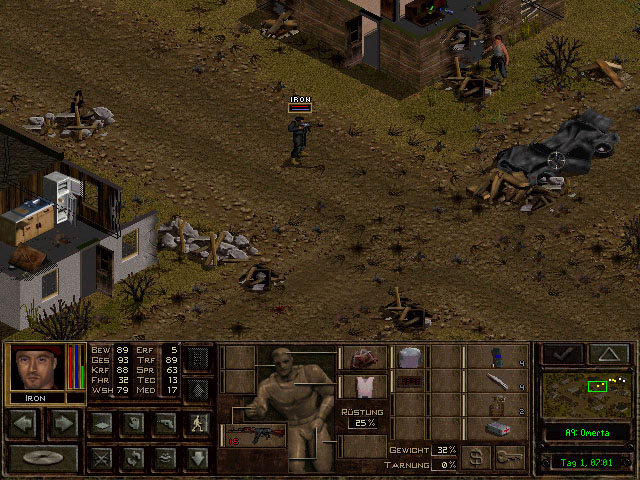Pick the first aid kit slot
The height and width of the screenshot is (480, 640).
[x=499, y=428]
